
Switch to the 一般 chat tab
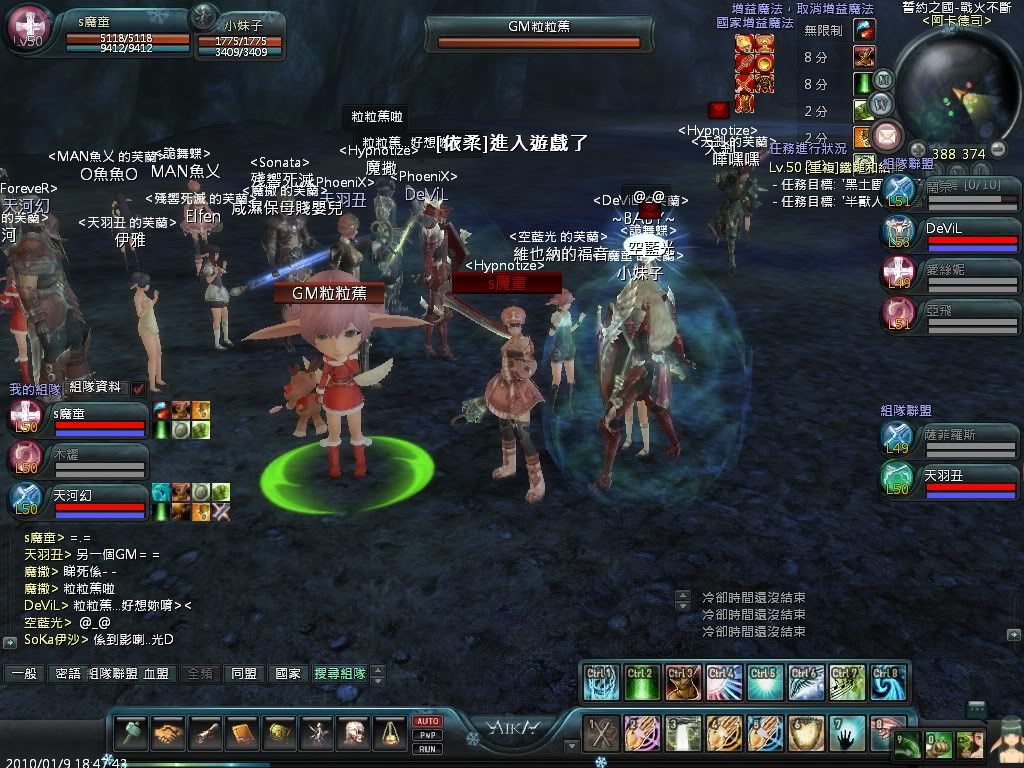[22, 674]
